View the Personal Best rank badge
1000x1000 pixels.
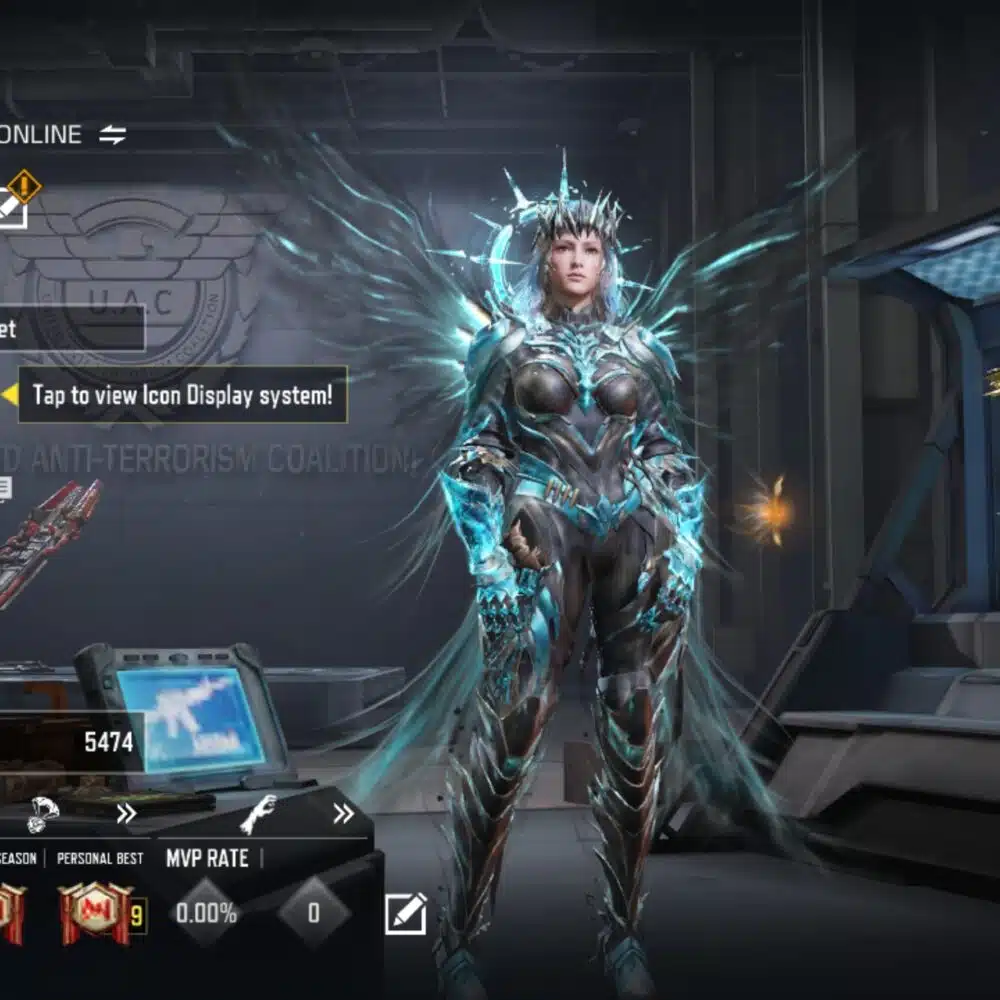pos(94,913)
